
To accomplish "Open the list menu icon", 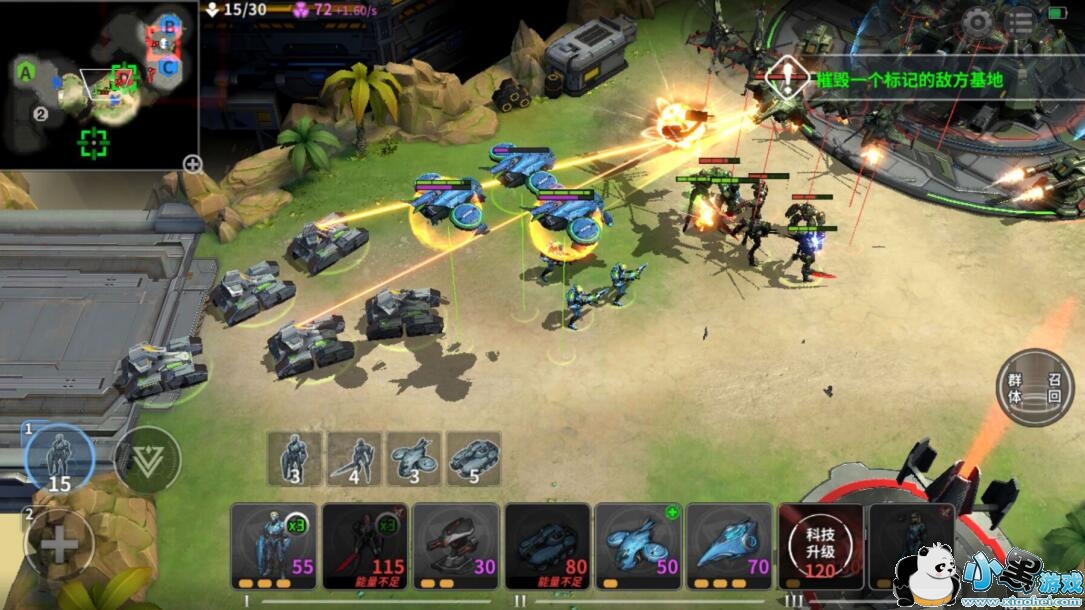I will [1020, 22].
